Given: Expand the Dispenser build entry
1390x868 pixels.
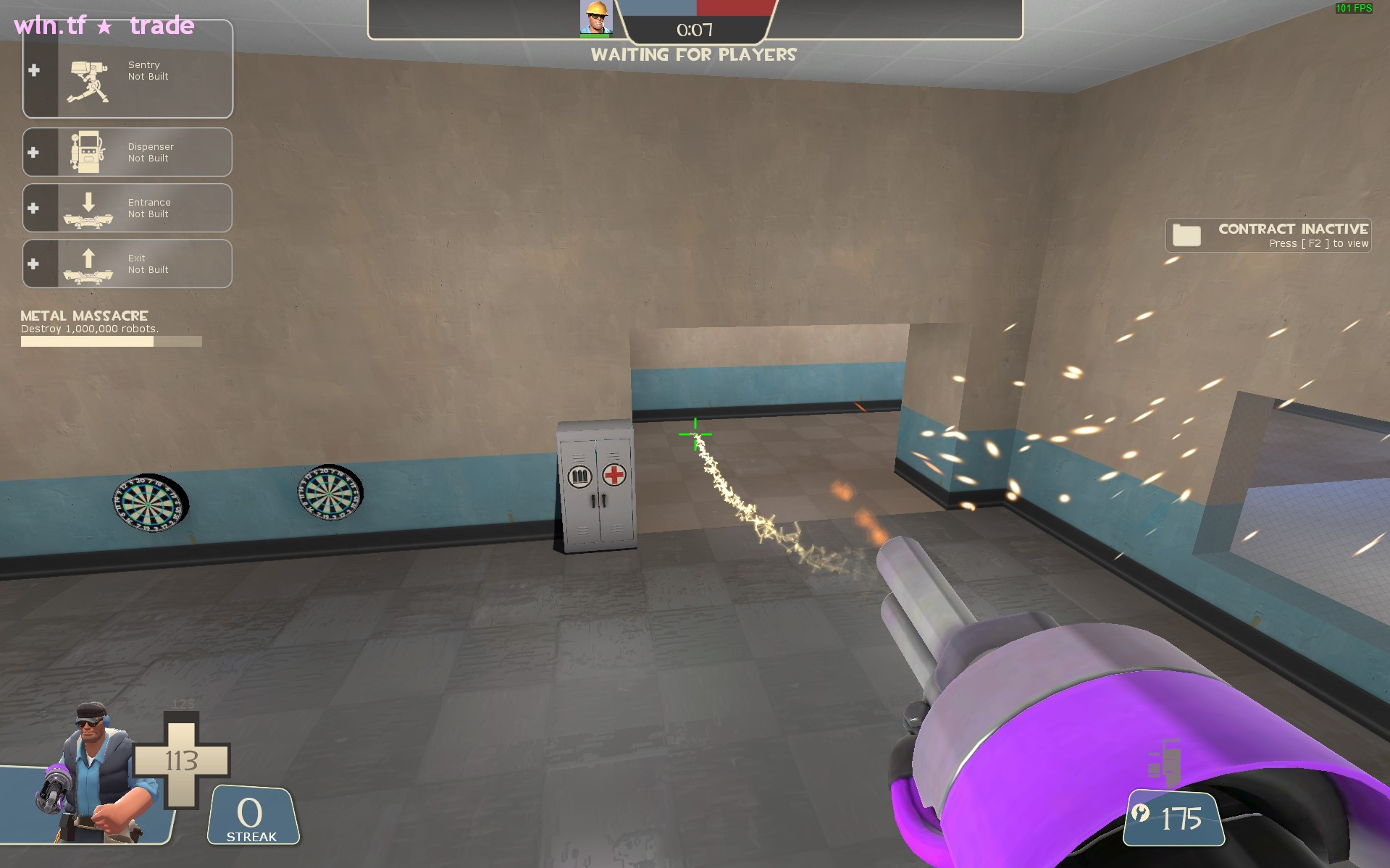Looking at the screenshot, I should point(33,151).
